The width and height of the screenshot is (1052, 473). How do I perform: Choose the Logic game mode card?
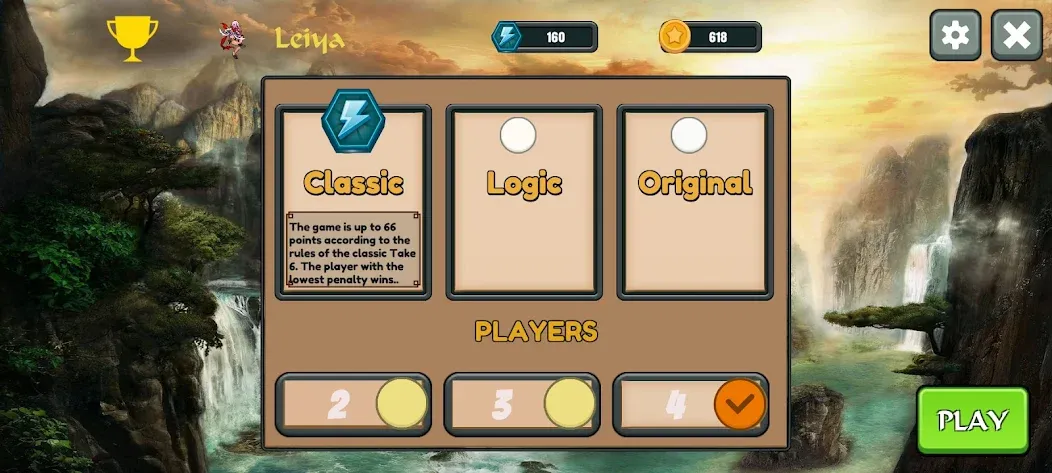[x=524, y=200]
